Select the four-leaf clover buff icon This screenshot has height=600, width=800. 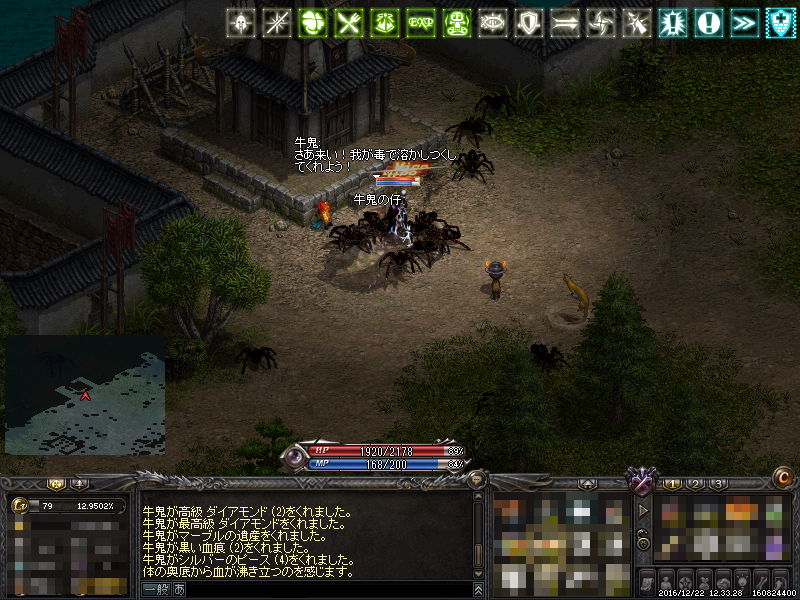pos(313,23)
